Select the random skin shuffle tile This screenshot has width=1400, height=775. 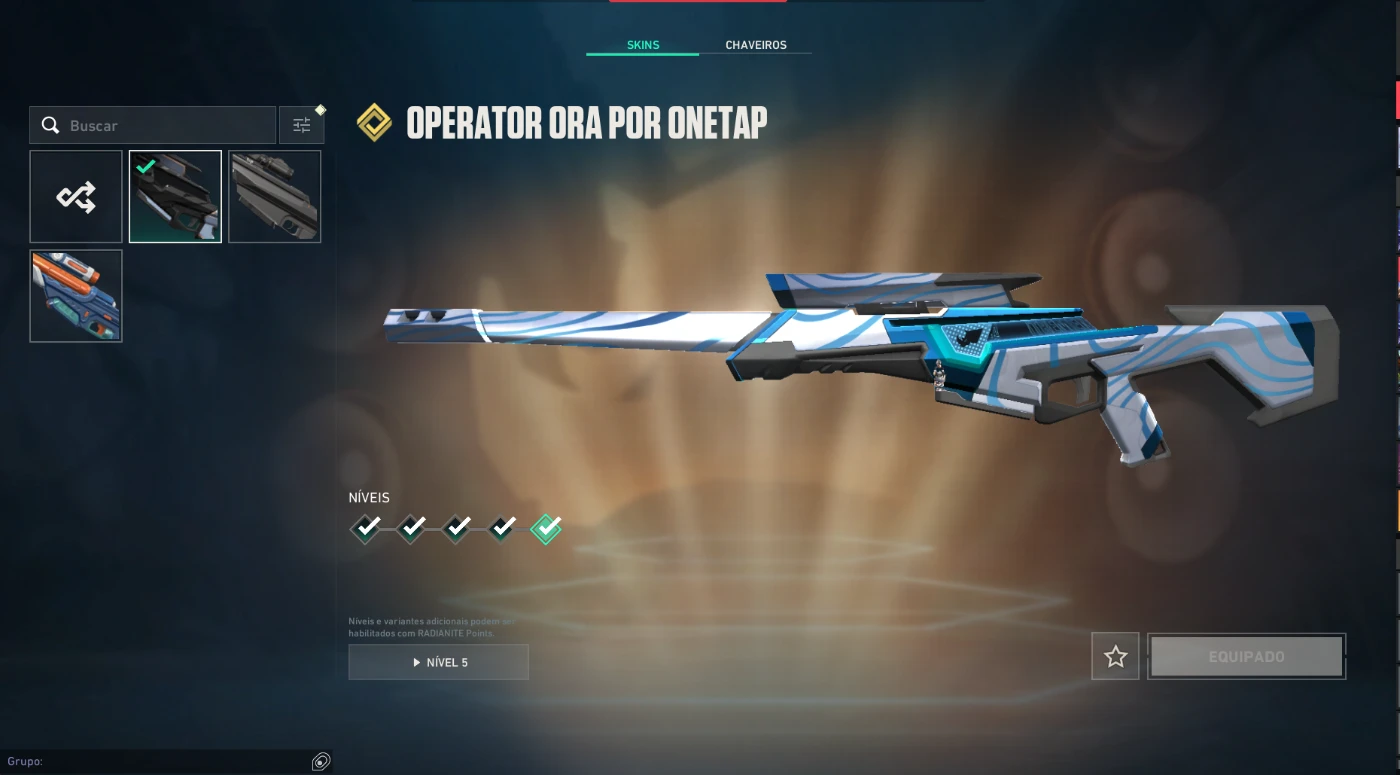pos(76,197)
